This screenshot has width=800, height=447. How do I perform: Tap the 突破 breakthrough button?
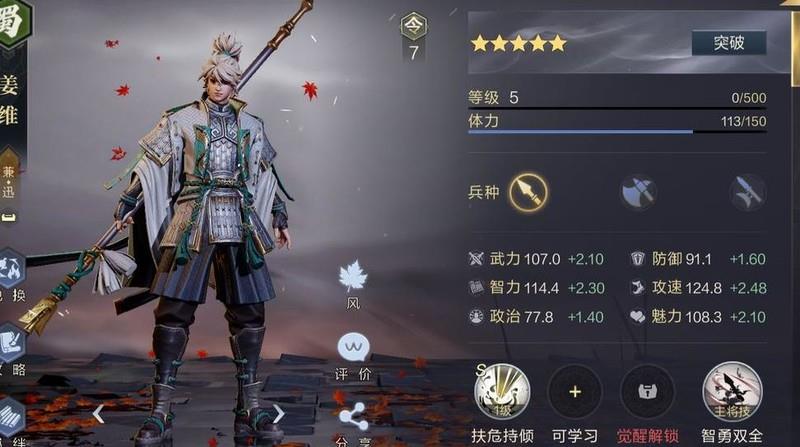[x=728, y=42]
